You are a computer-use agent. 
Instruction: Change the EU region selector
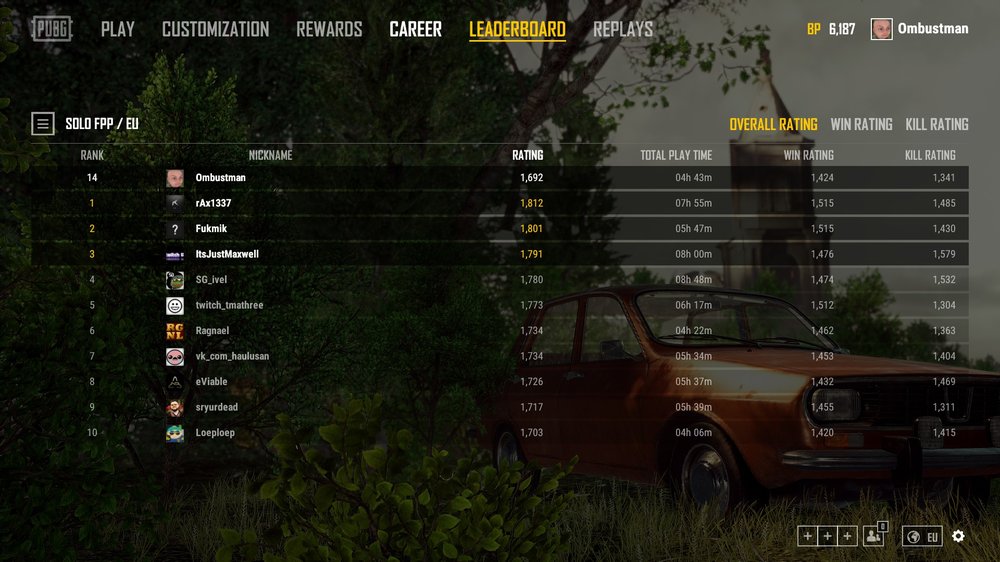click(x=922, y=536)
